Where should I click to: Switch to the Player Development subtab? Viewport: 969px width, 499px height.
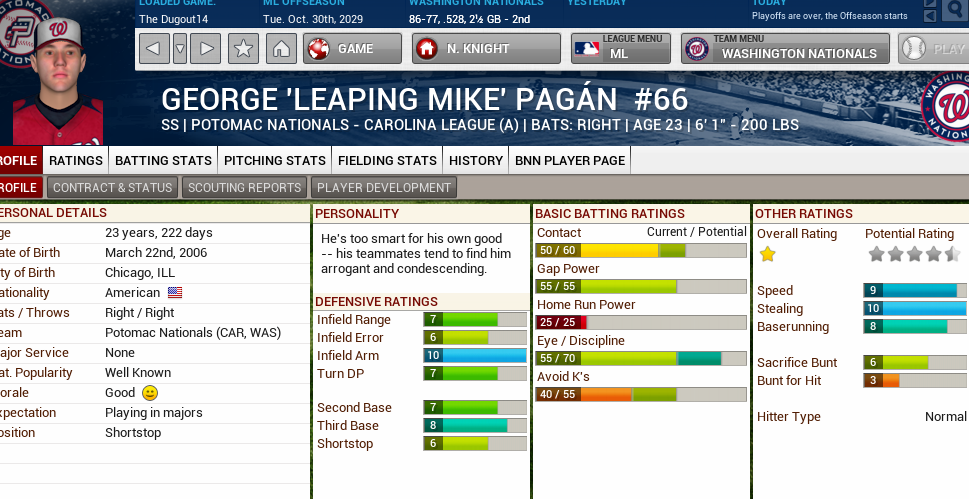click(385, 187)
